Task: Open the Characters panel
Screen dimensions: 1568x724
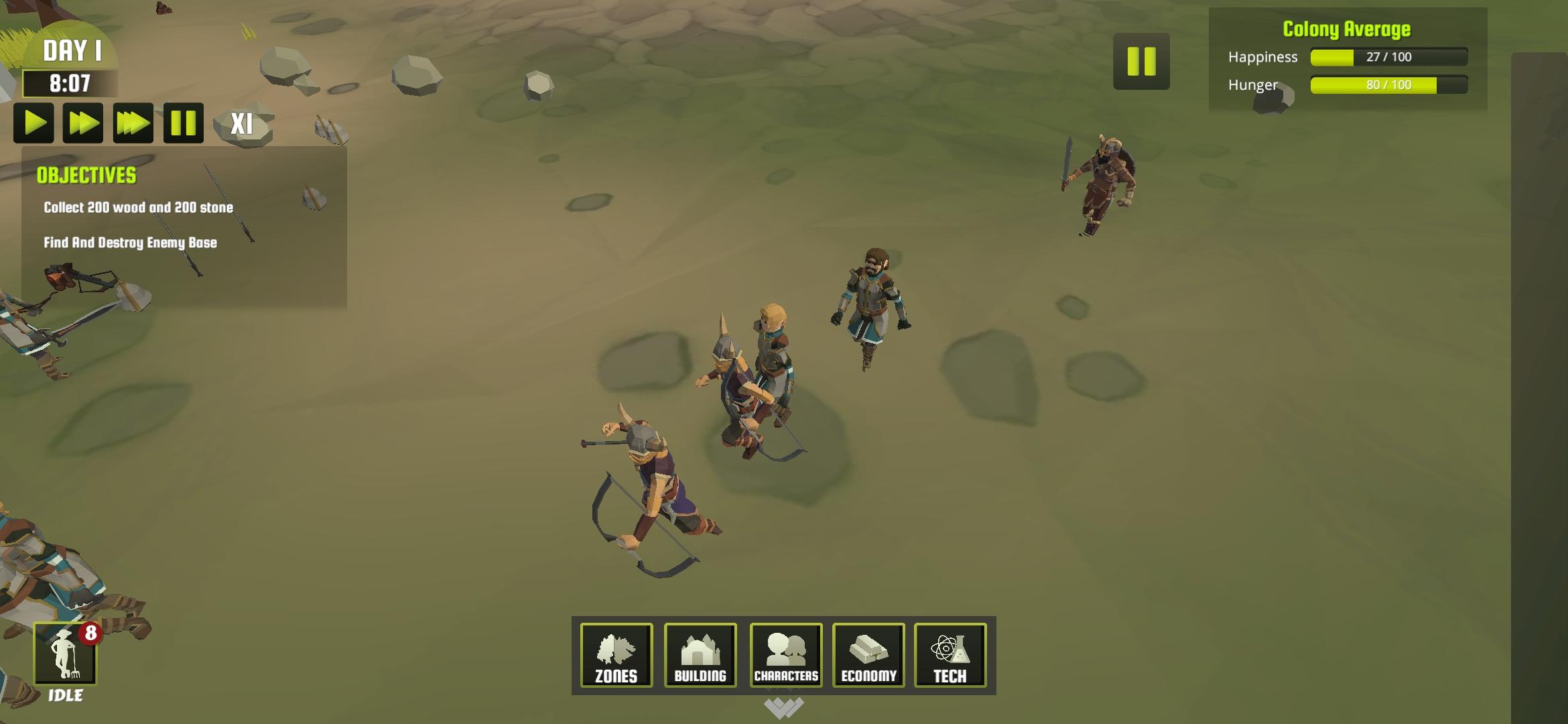Action: click(x=785, y=656)
